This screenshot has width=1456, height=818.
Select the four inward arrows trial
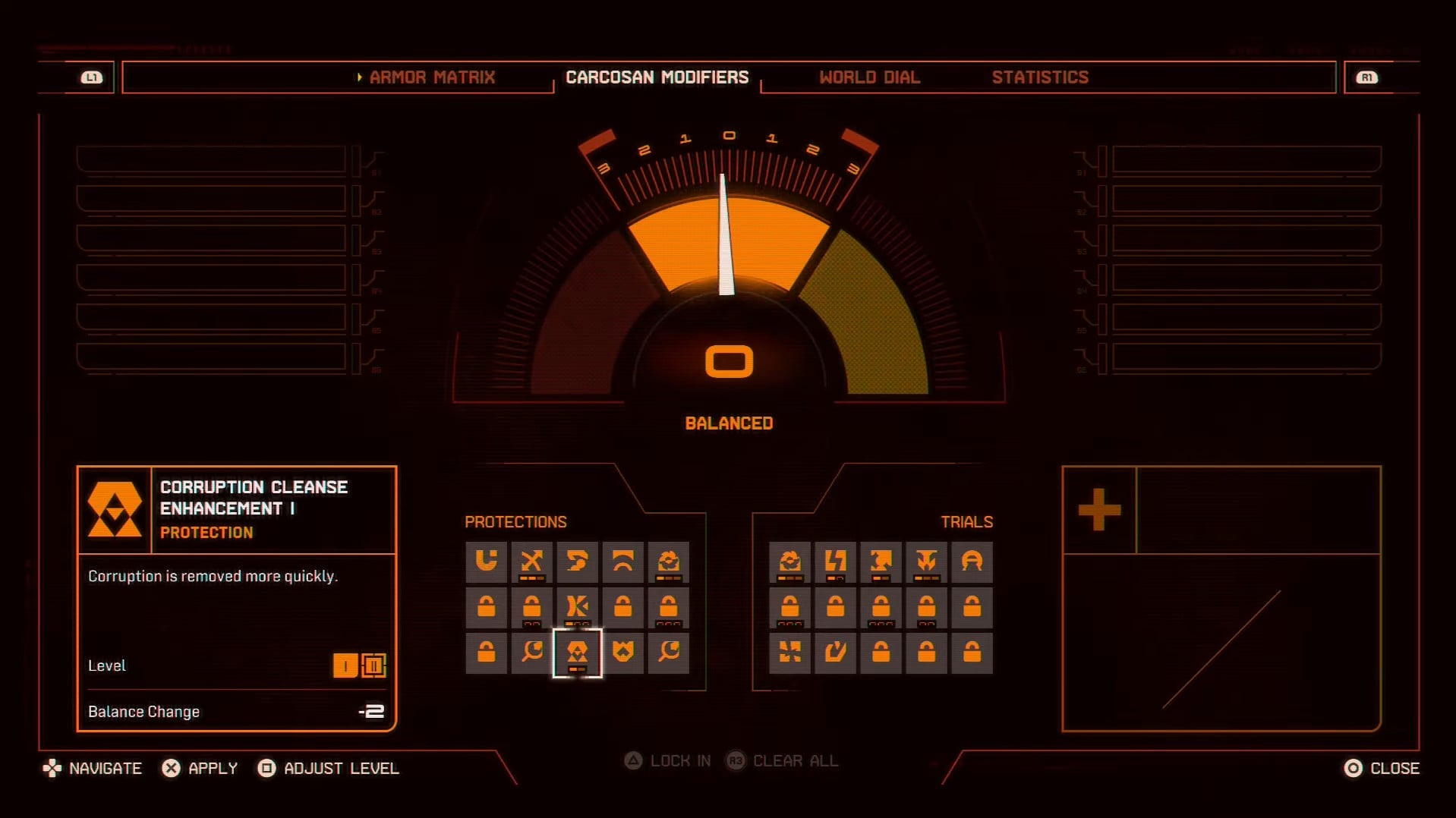[x=789, y=652]
